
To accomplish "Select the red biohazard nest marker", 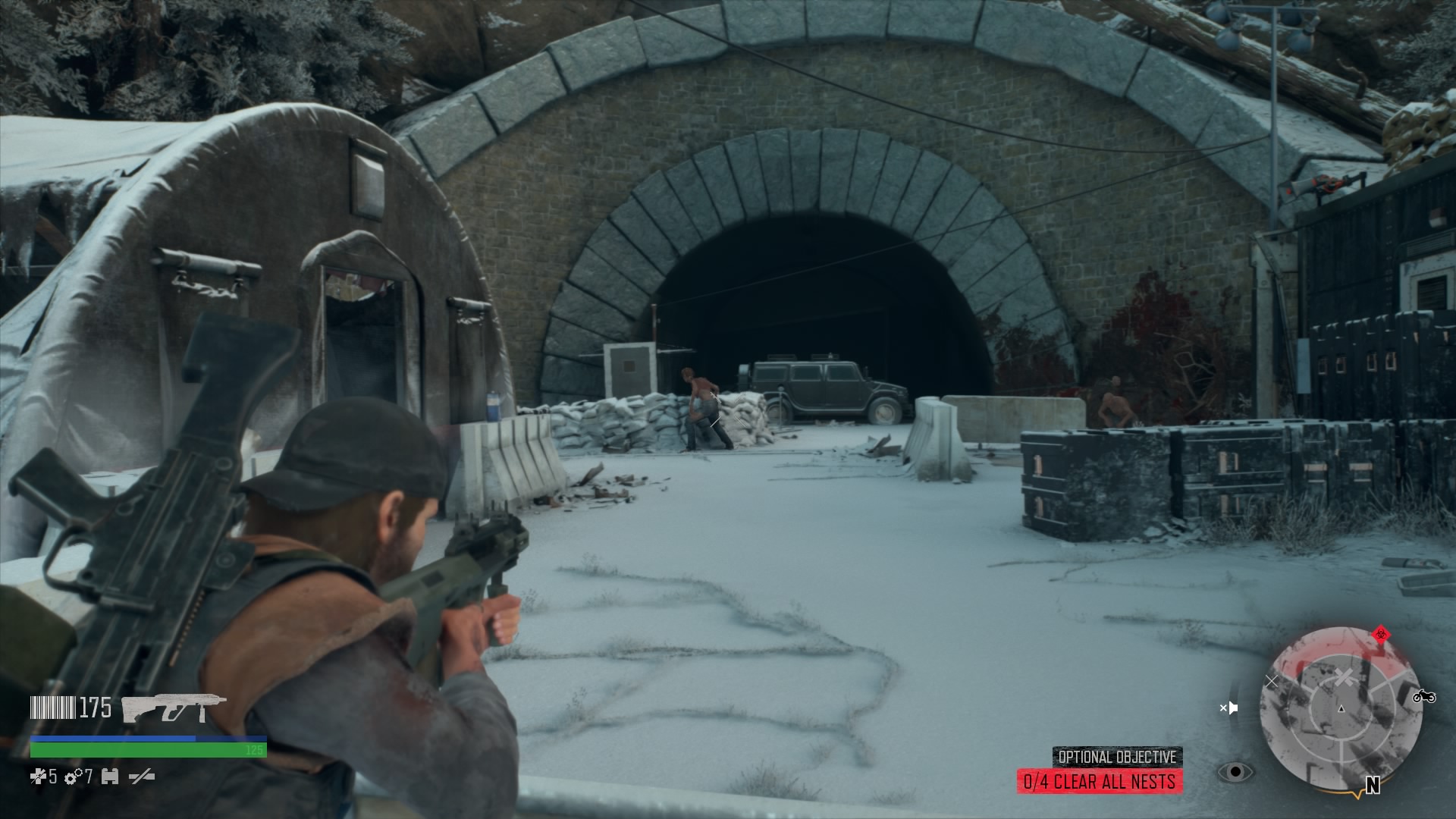I will pos(1379,635).
